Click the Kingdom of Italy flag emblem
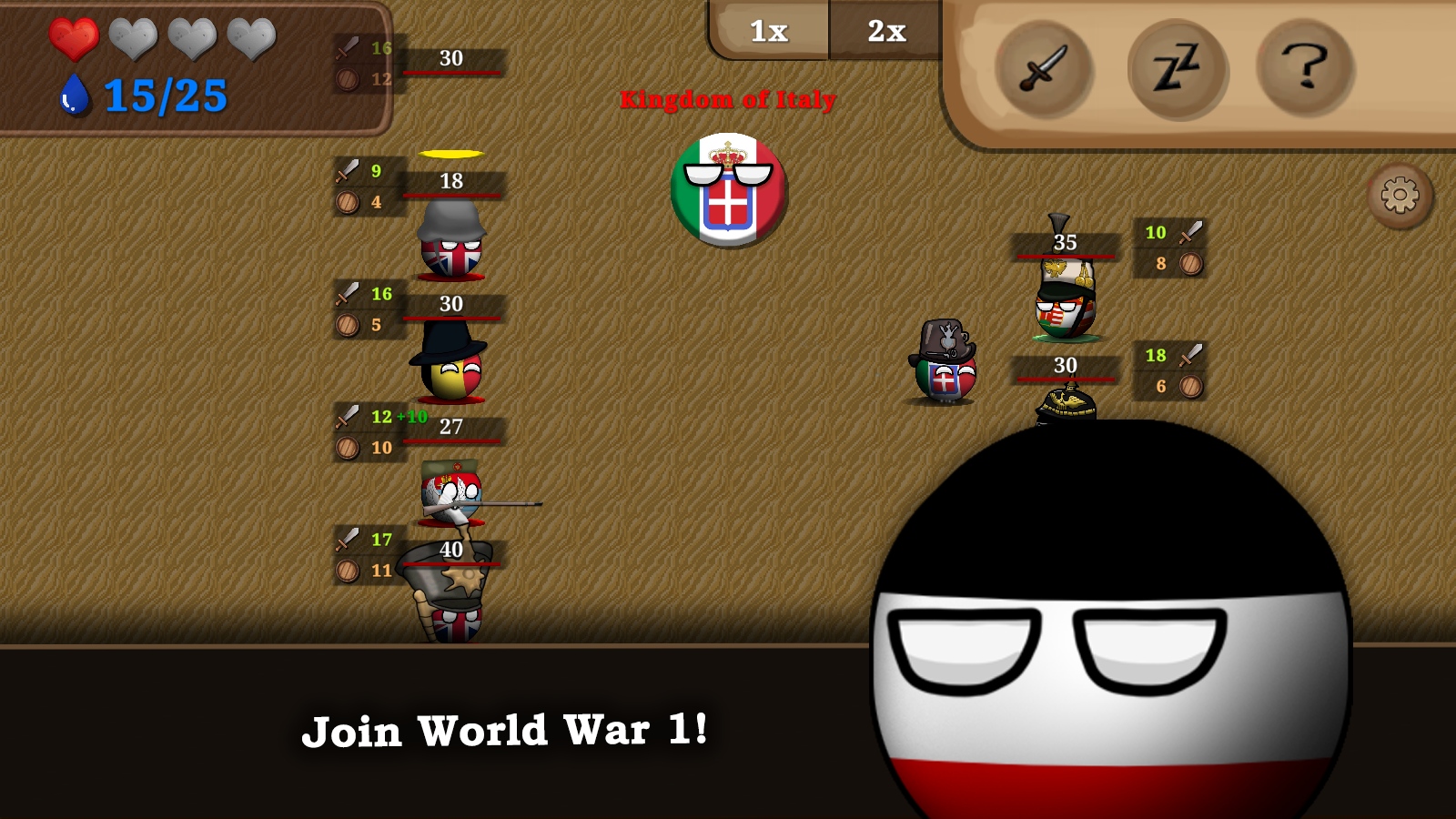This screenshot has height=819, width=1456. [x=728, y=189]
